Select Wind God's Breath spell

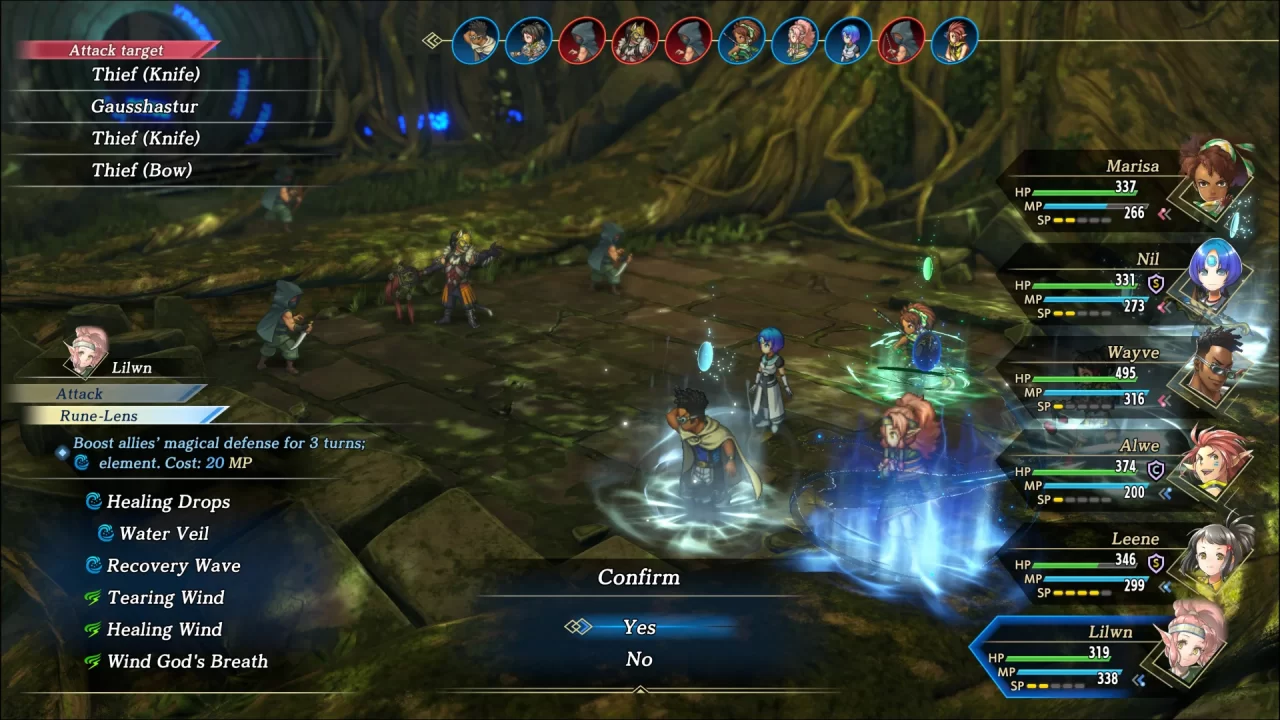pyautogui.click(x=187, y=662)
